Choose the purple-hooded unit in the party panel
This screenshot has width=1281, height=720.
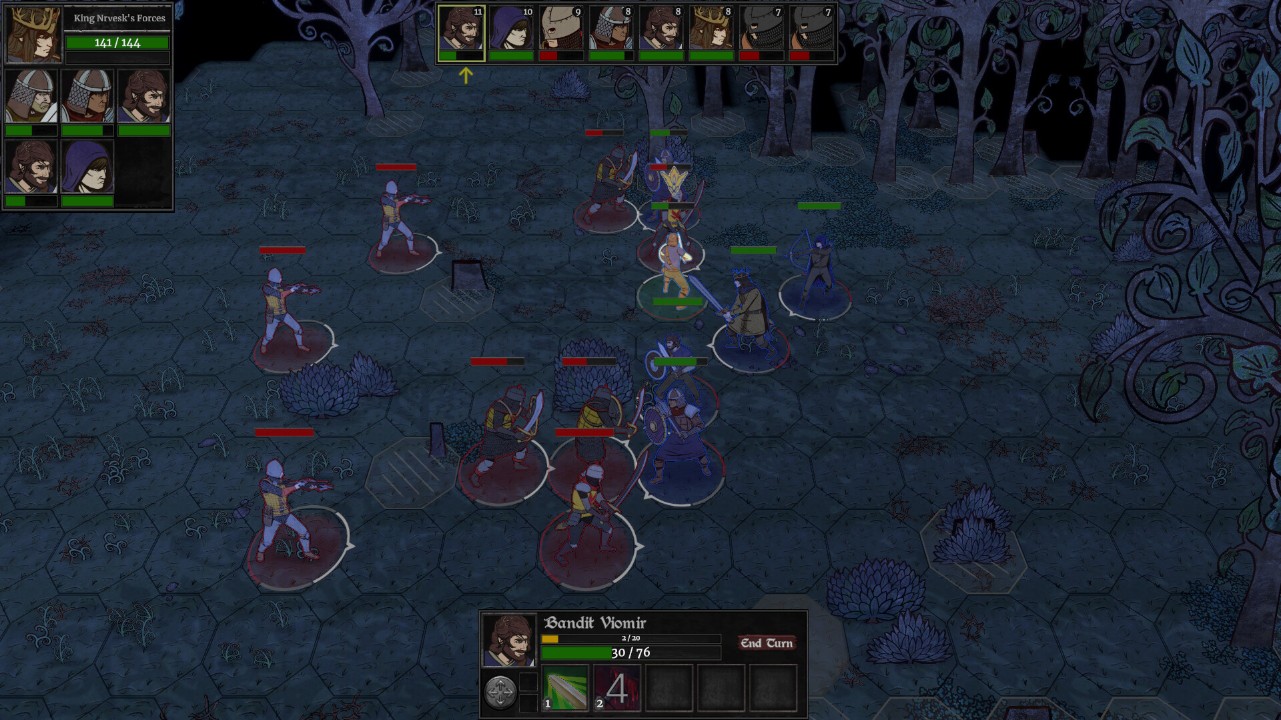point(87,167)
